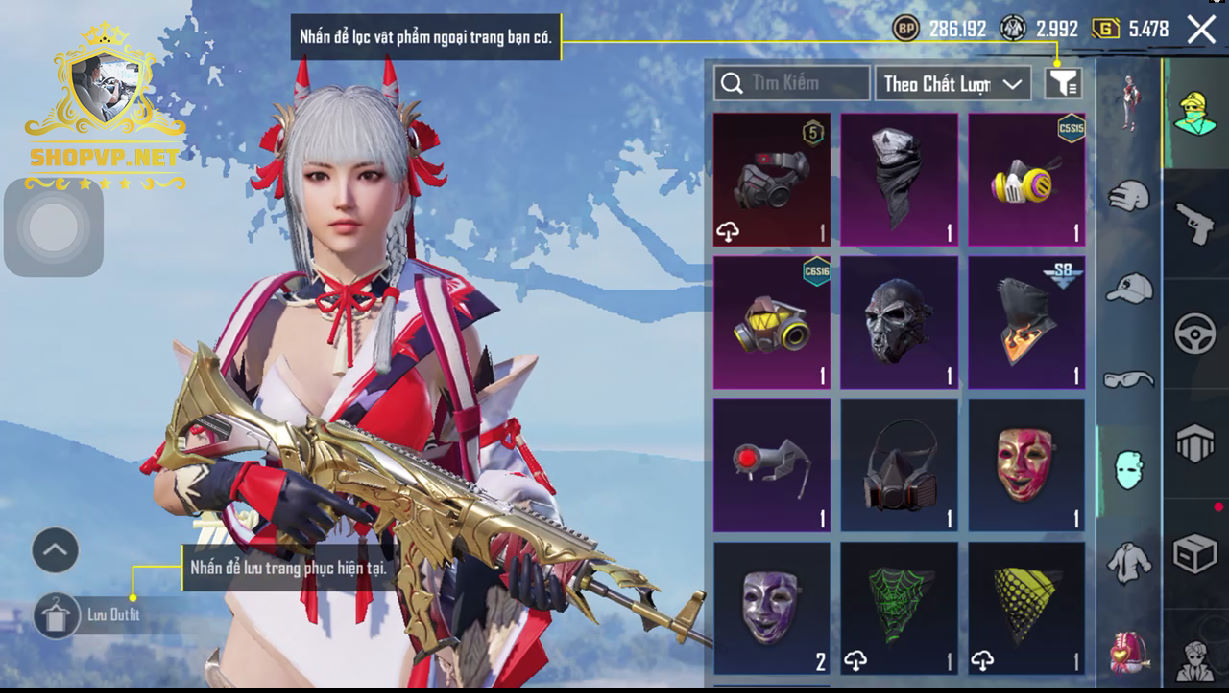The image size is (1229, 693).
Task: Click the Tìm Kiếm search field
Action: tap(792, 83)
